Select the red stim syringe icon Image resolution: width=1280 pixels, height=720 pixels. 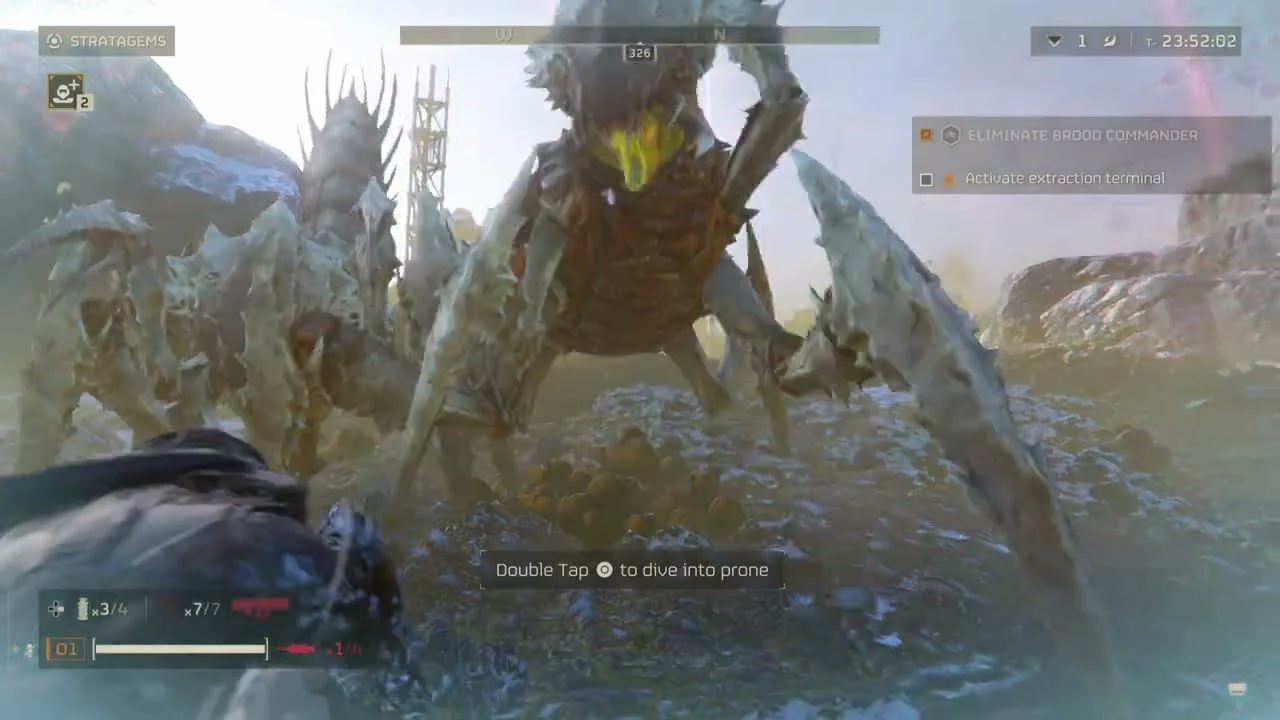click(296, 650)
